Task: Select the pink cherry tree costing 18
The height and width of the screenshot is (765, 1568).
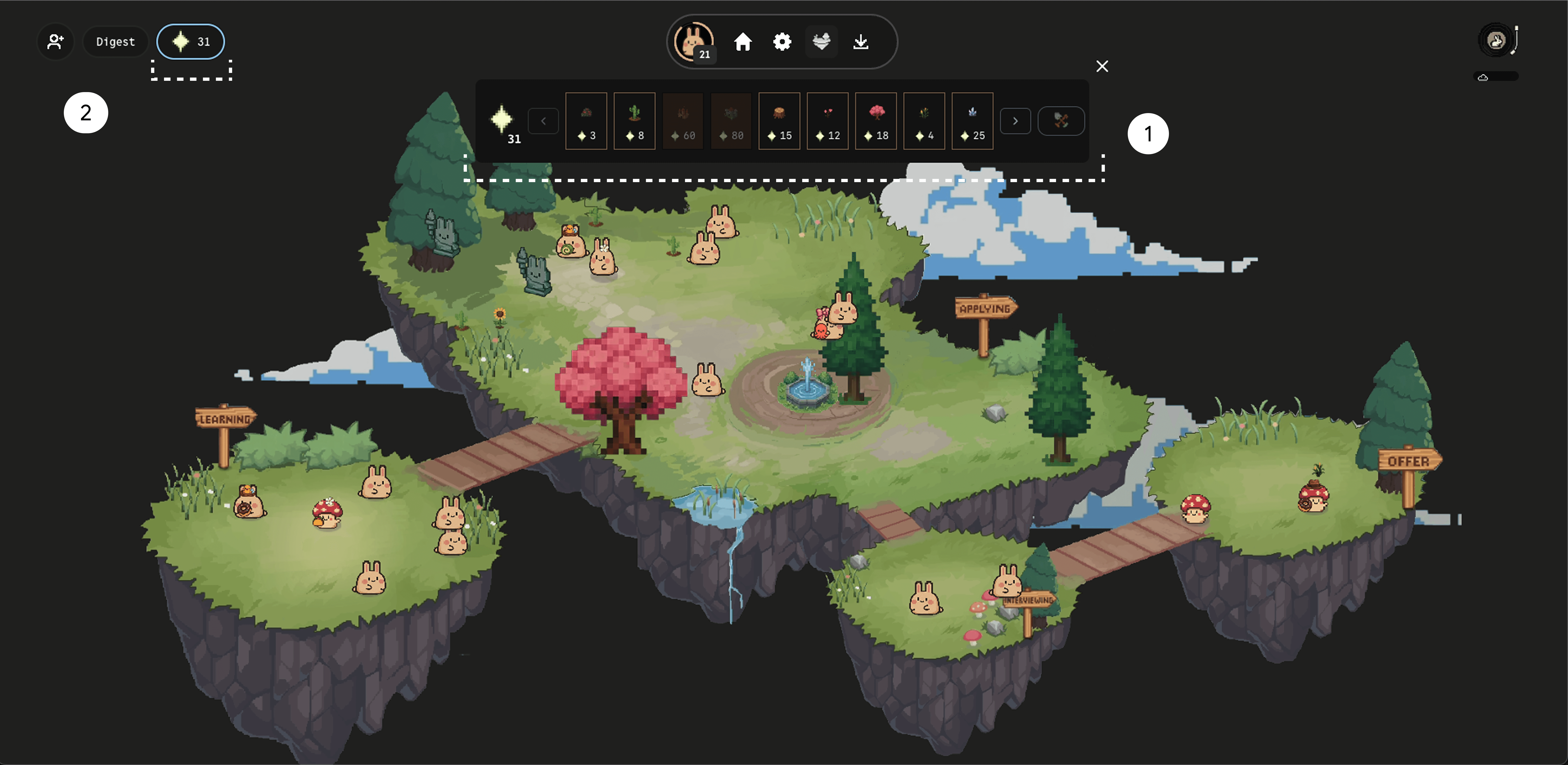Action: pos(876,121)
